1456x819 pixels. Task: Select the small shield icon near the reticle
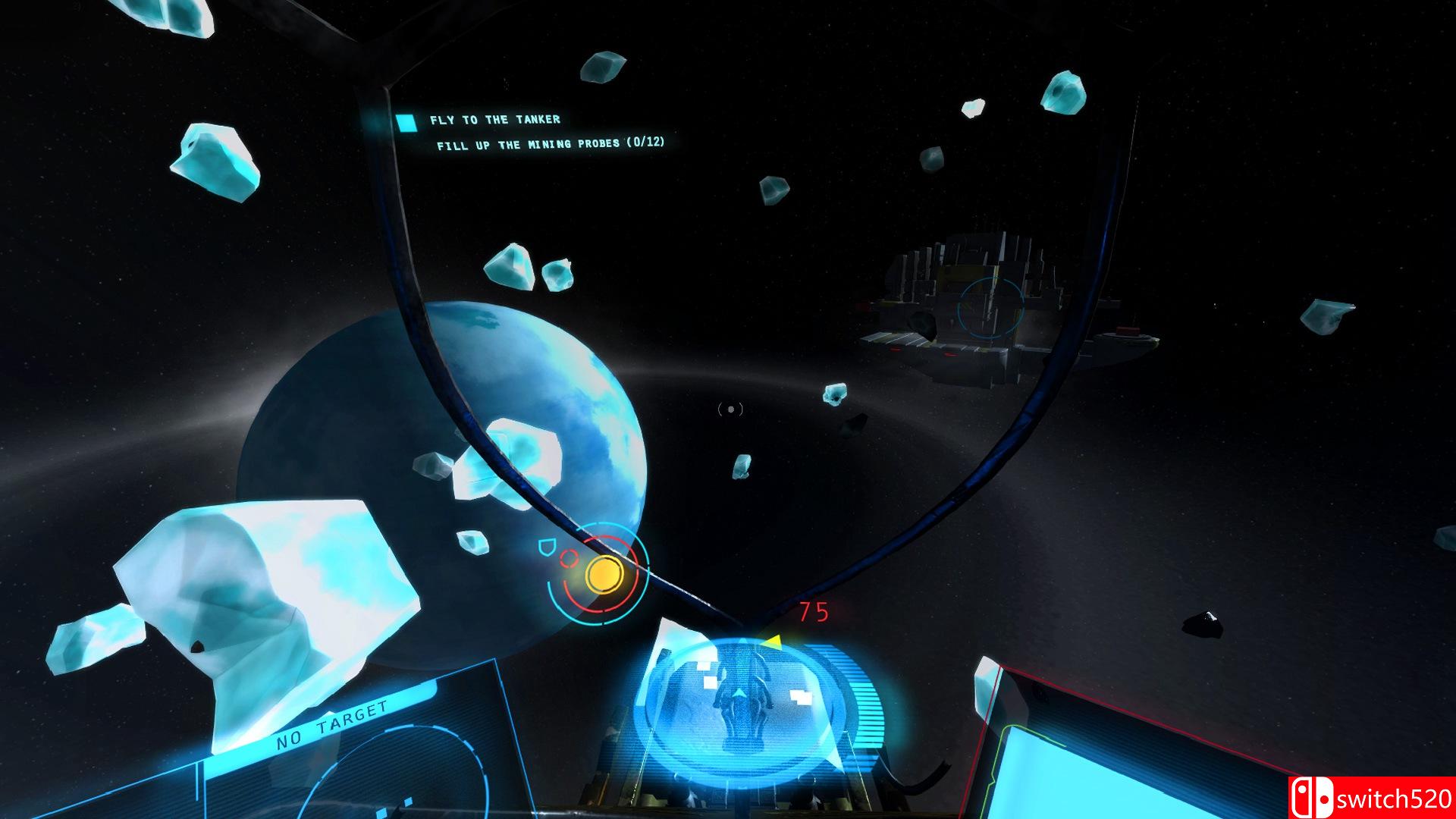(x=548, y=548)
